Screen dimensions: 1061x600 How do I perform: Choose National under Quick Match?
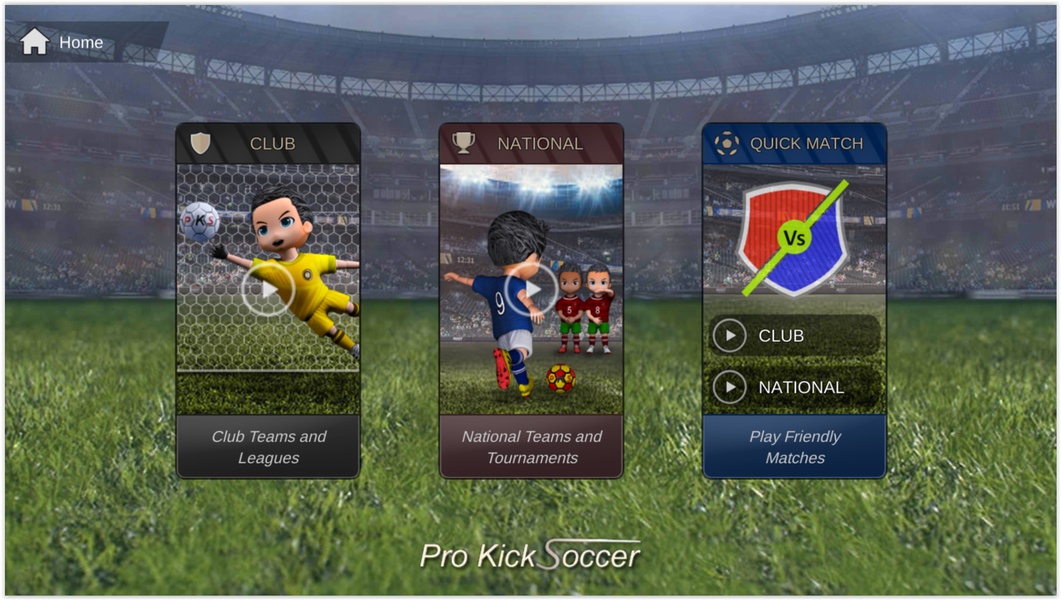(794, 387)
